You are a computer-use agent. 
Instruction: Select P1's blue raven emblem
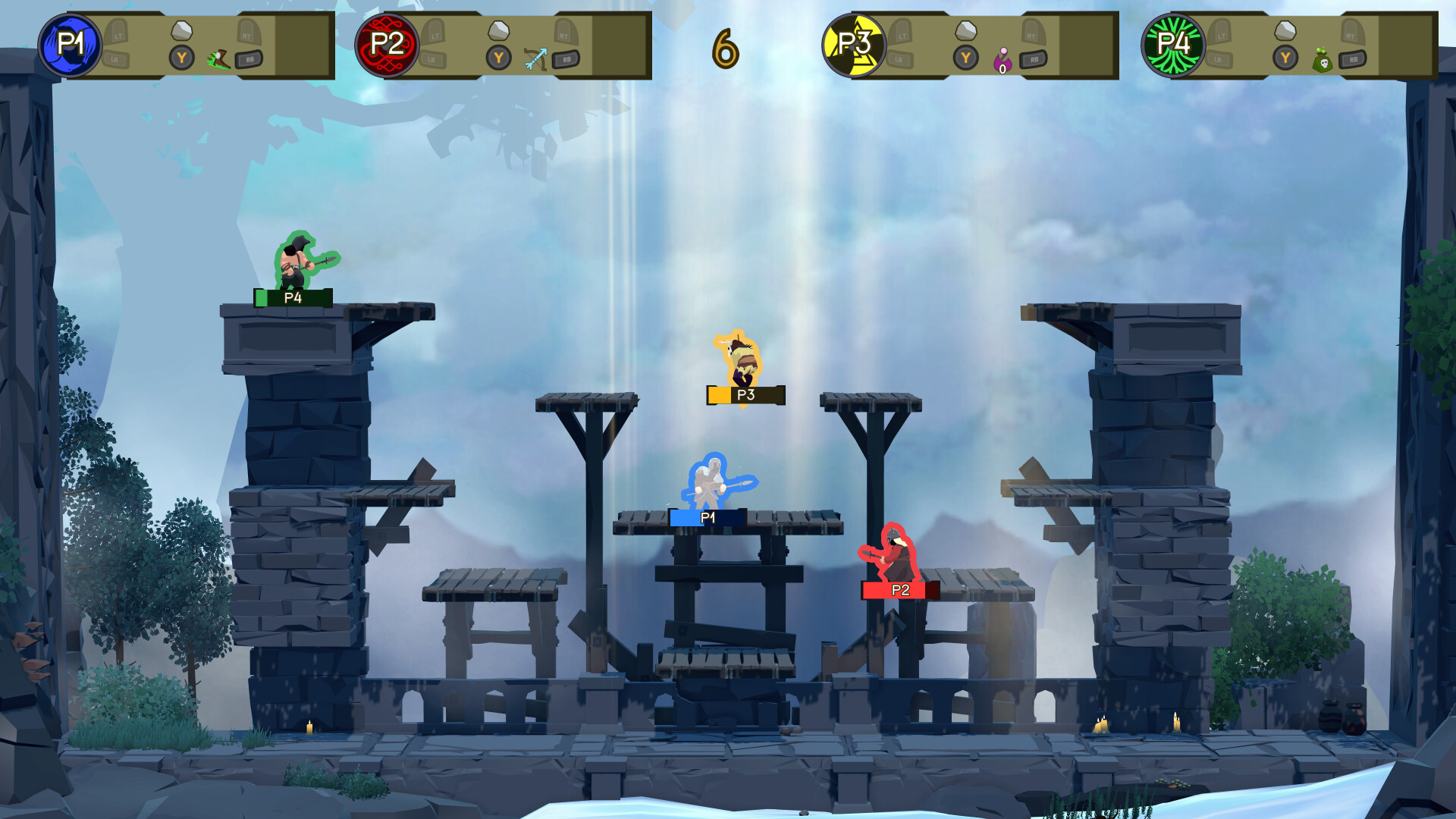[72, 47]
